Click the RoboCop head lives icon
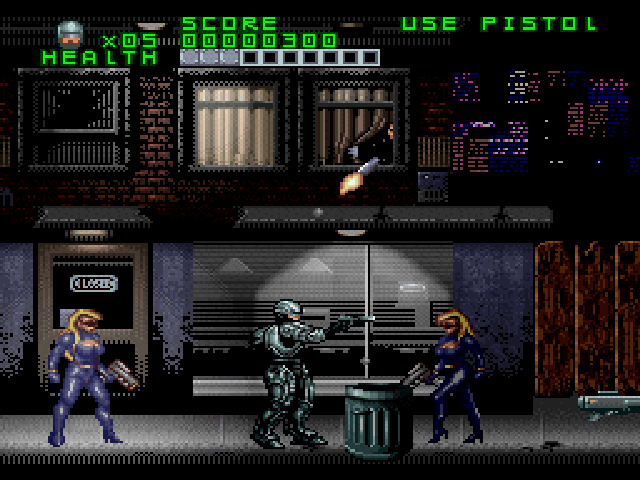640x480 pixels. point(70,35)
